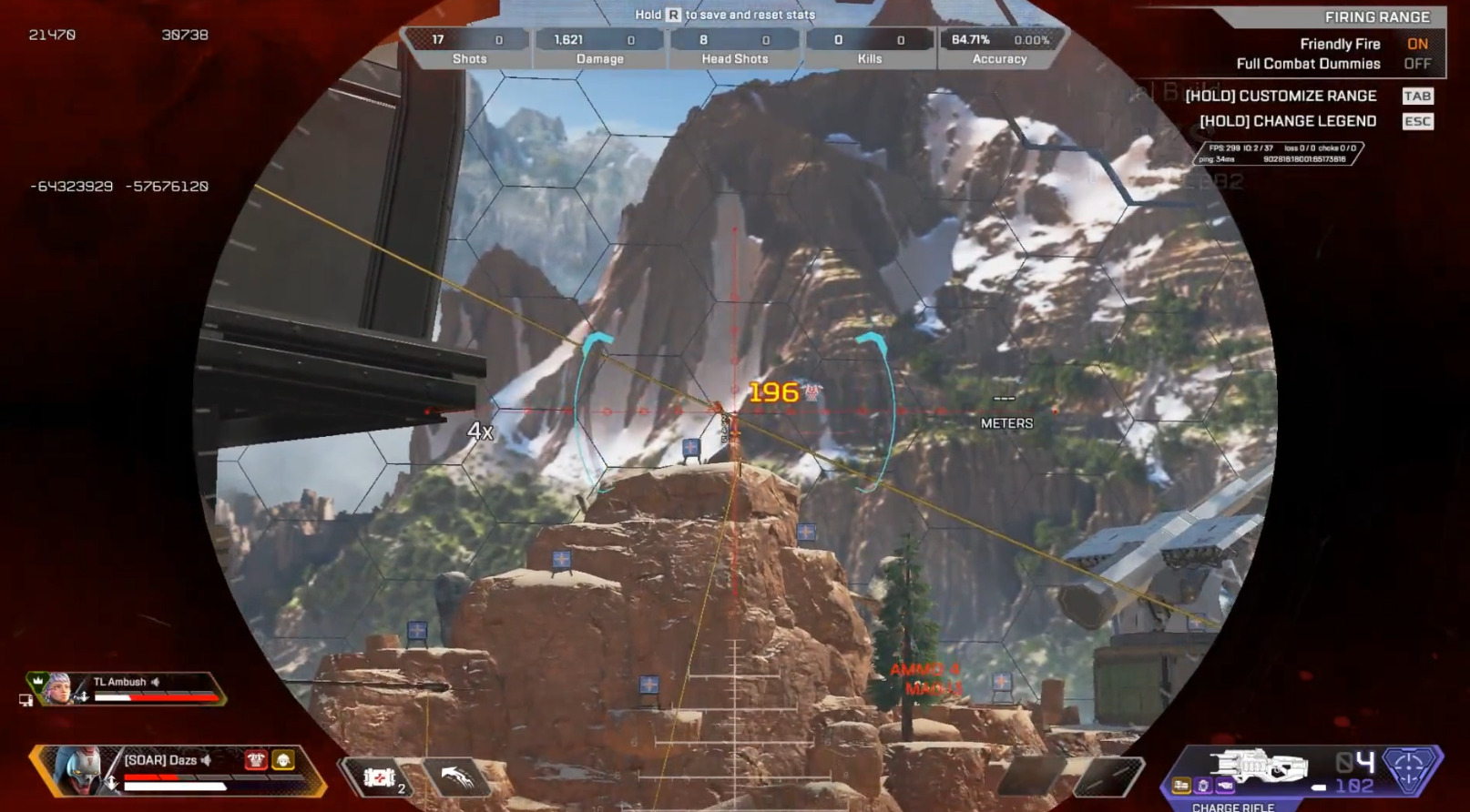Click the crosshair emblem beside the ammo count
This screenshot has height=812, width=1470.
point(1411,767)
